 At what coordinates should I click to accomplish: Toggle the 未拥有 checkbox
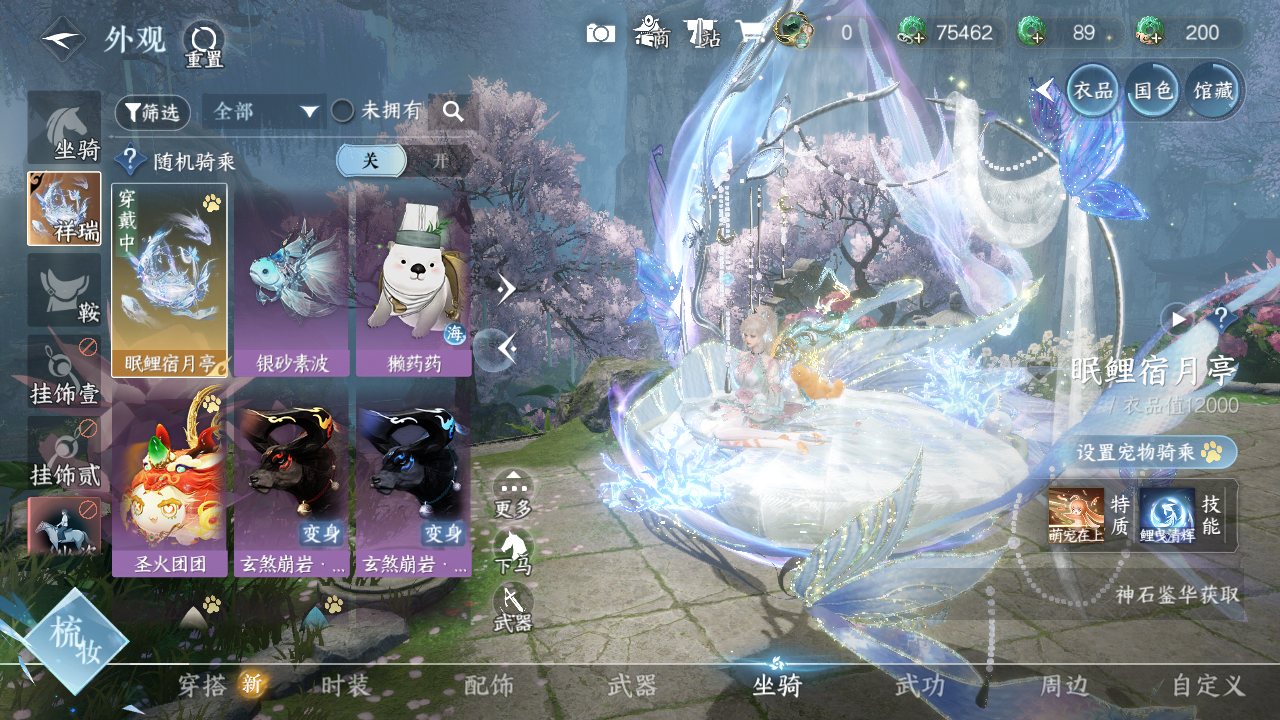click(343, 111)
